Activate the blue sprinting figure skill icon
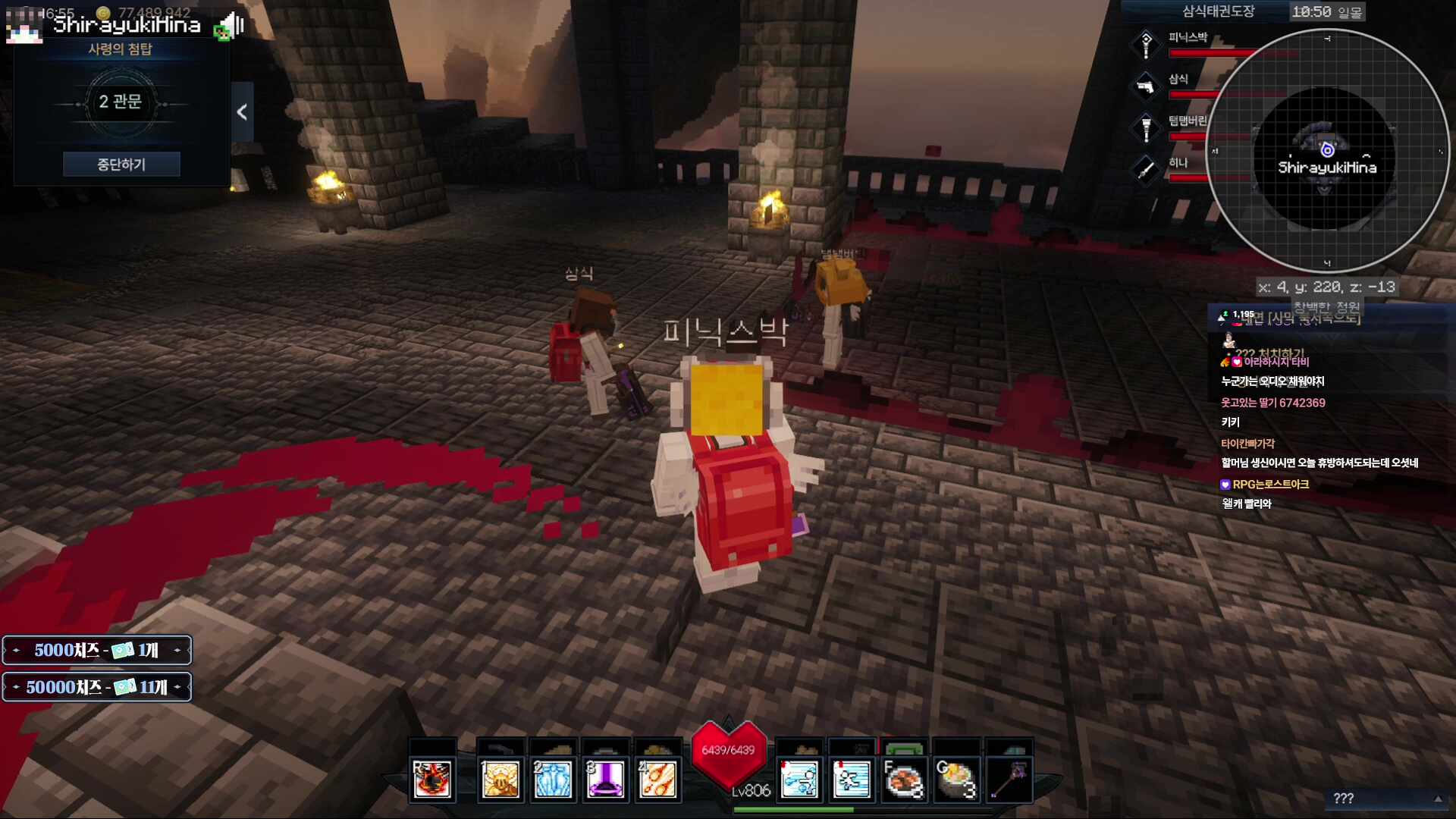Screen dimensions: 1456x819 tap(852, 779)
